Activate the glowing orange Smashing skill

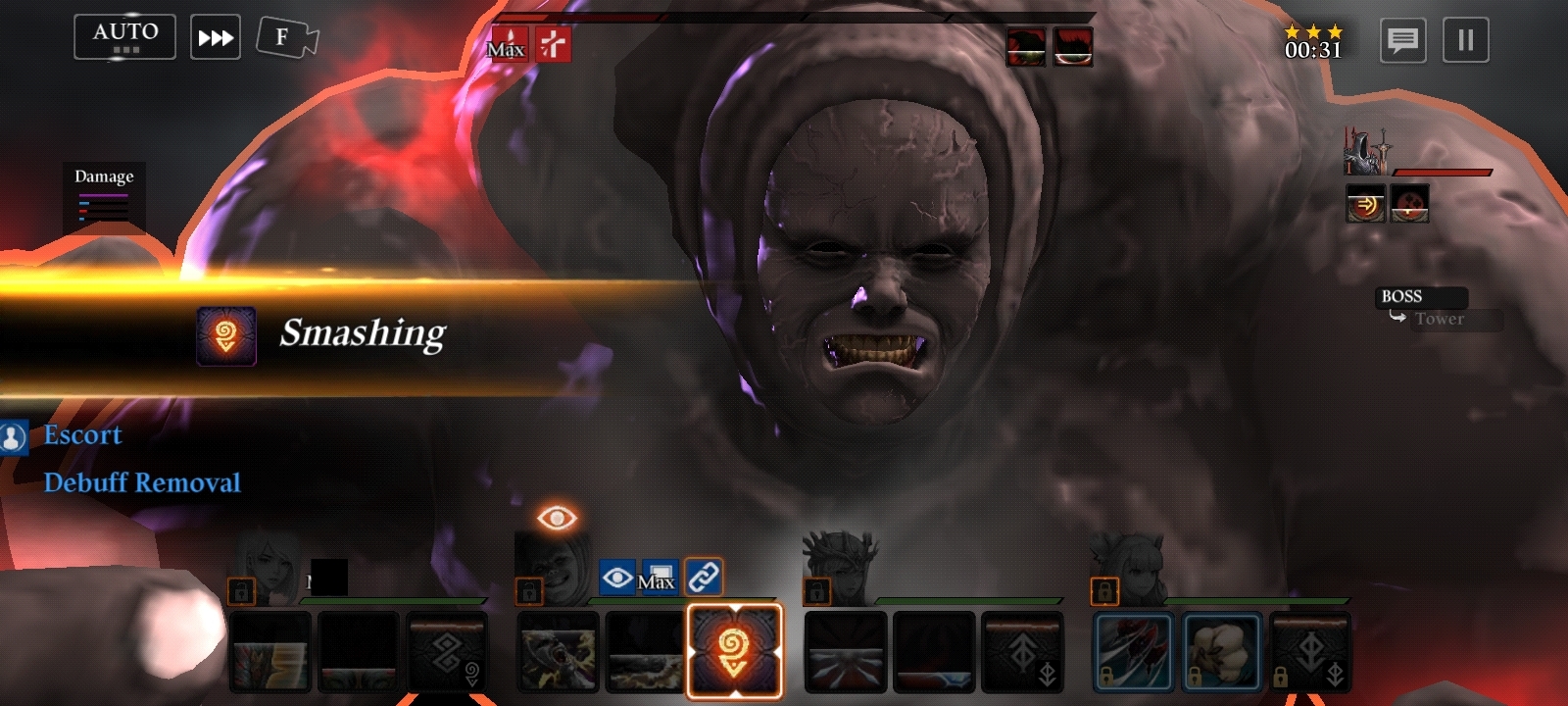734,651
